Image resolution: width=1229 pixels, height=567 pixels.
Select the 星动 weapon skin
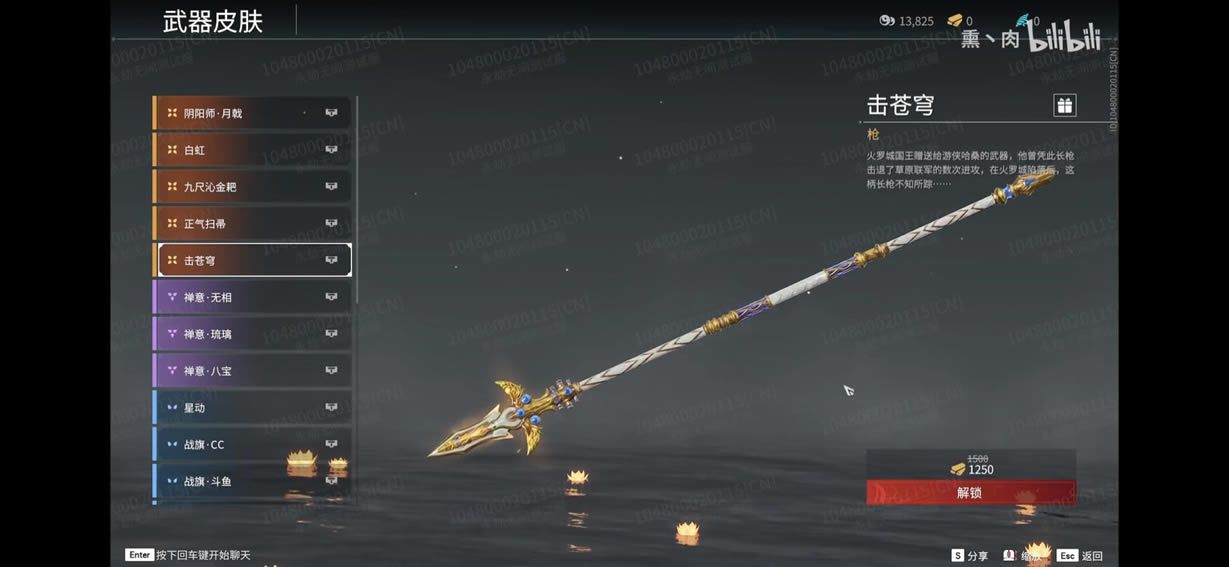(x=252, y=407)
